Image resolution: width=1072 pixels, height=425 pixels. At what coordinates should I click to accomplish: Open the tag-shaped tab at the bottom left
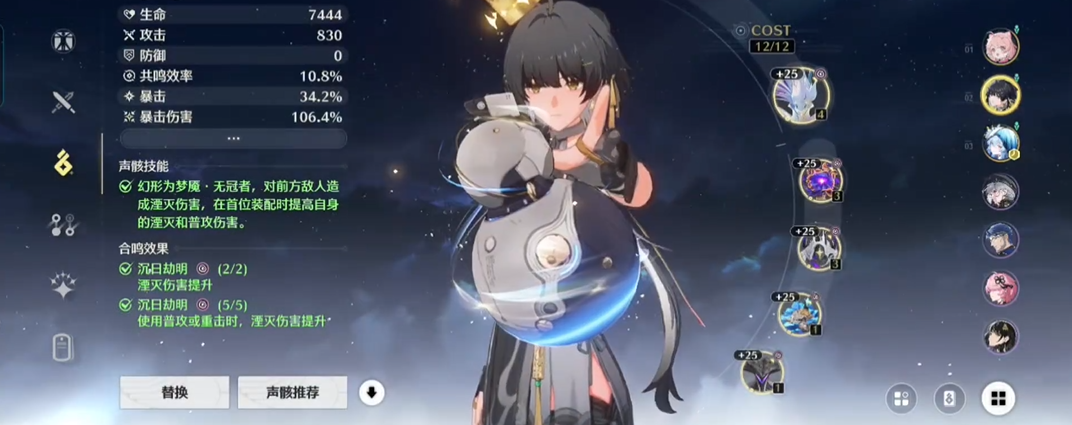coord(64,347)
